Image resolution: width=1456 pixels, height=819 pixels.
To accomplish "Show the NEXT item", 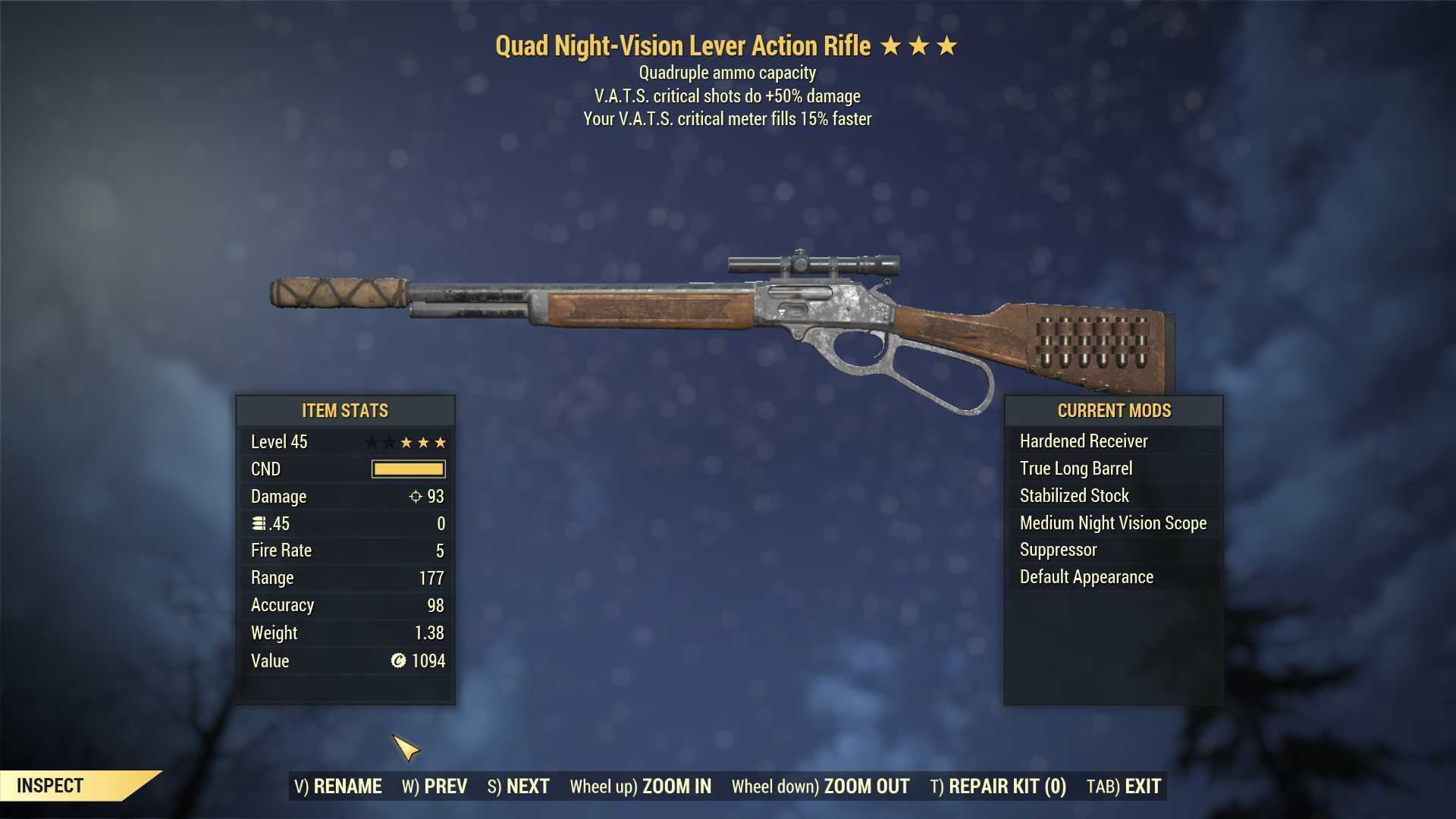I will (x=519, y=786).
